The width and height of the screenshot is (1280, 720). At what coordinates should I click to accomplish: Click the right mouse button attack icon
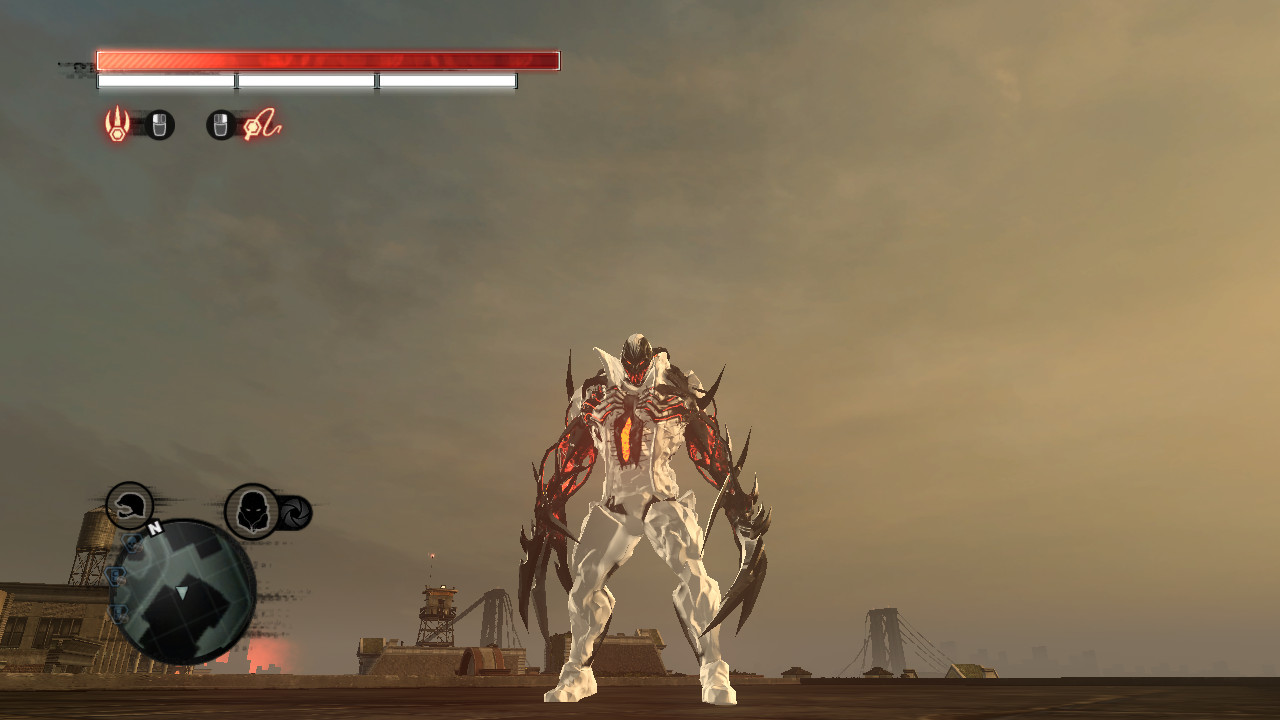click(x=222, y=124)
